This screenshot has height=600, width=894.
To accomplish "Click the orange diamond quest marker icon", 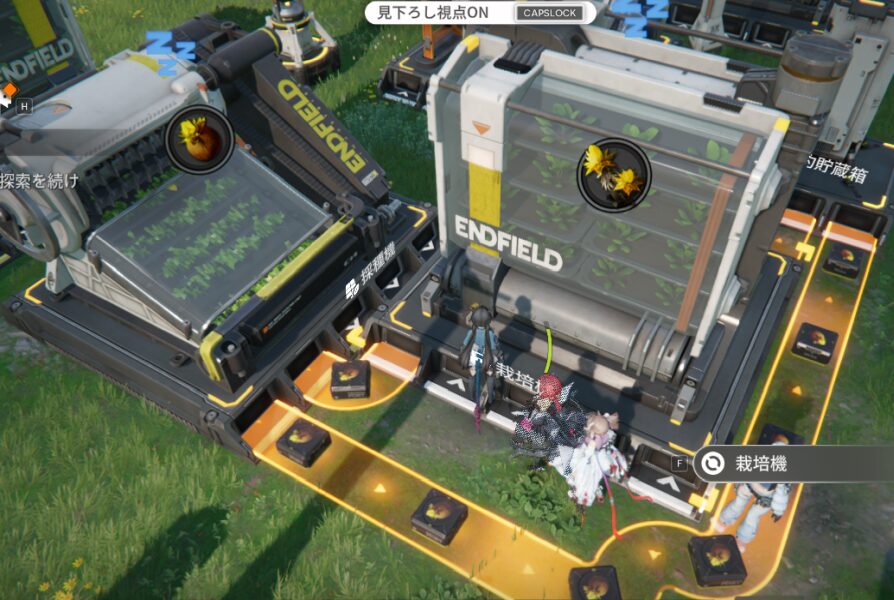I will (10, 91).
